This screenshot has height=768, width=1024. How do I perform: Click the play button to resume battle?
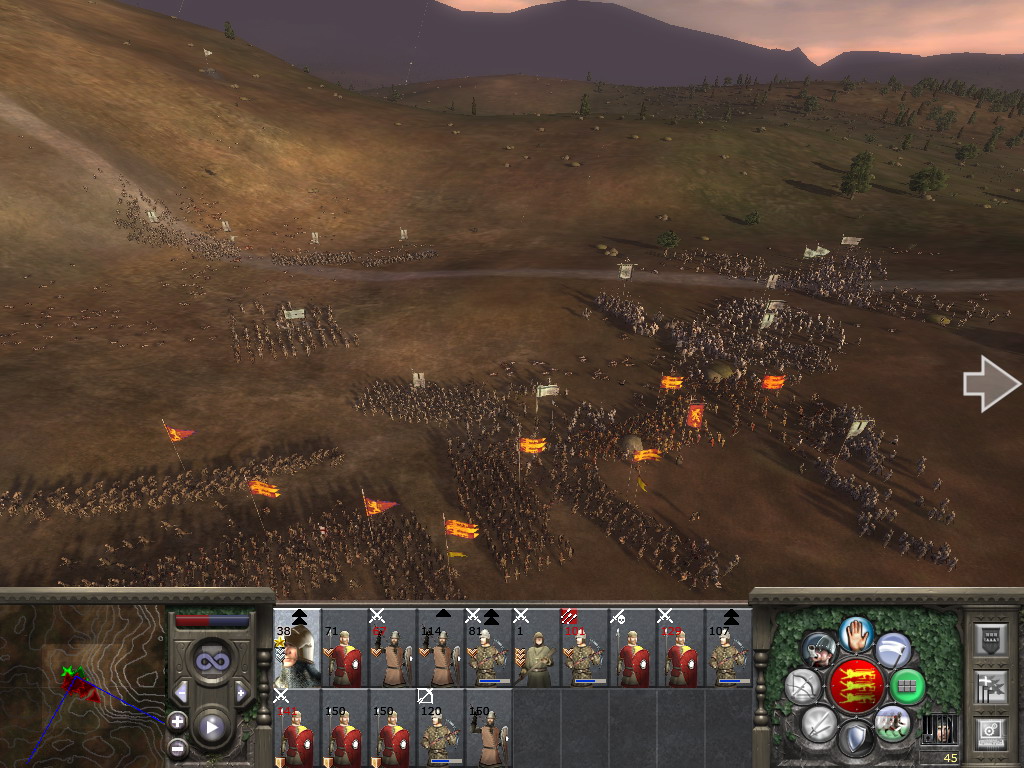[x=211, y=727]
